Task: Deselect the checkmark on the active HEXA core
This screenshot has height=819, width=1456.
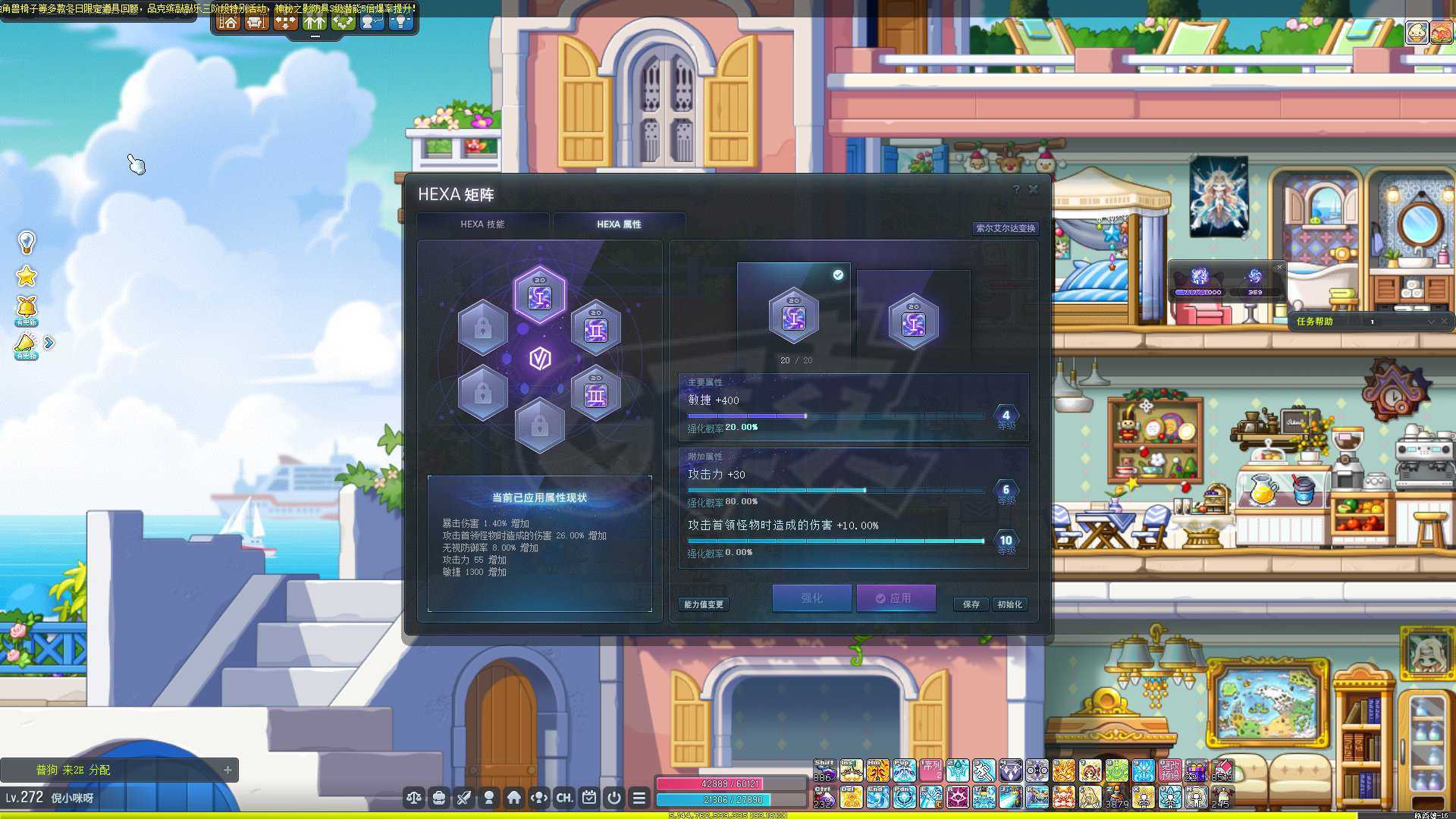Action: (836, 275)
